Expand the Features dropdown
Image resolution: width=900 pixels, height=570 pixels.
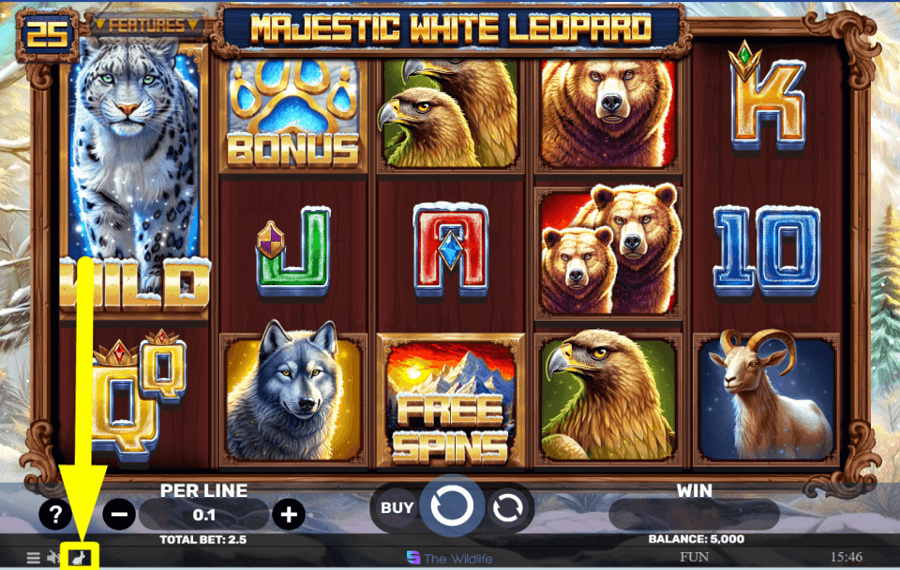146,25
